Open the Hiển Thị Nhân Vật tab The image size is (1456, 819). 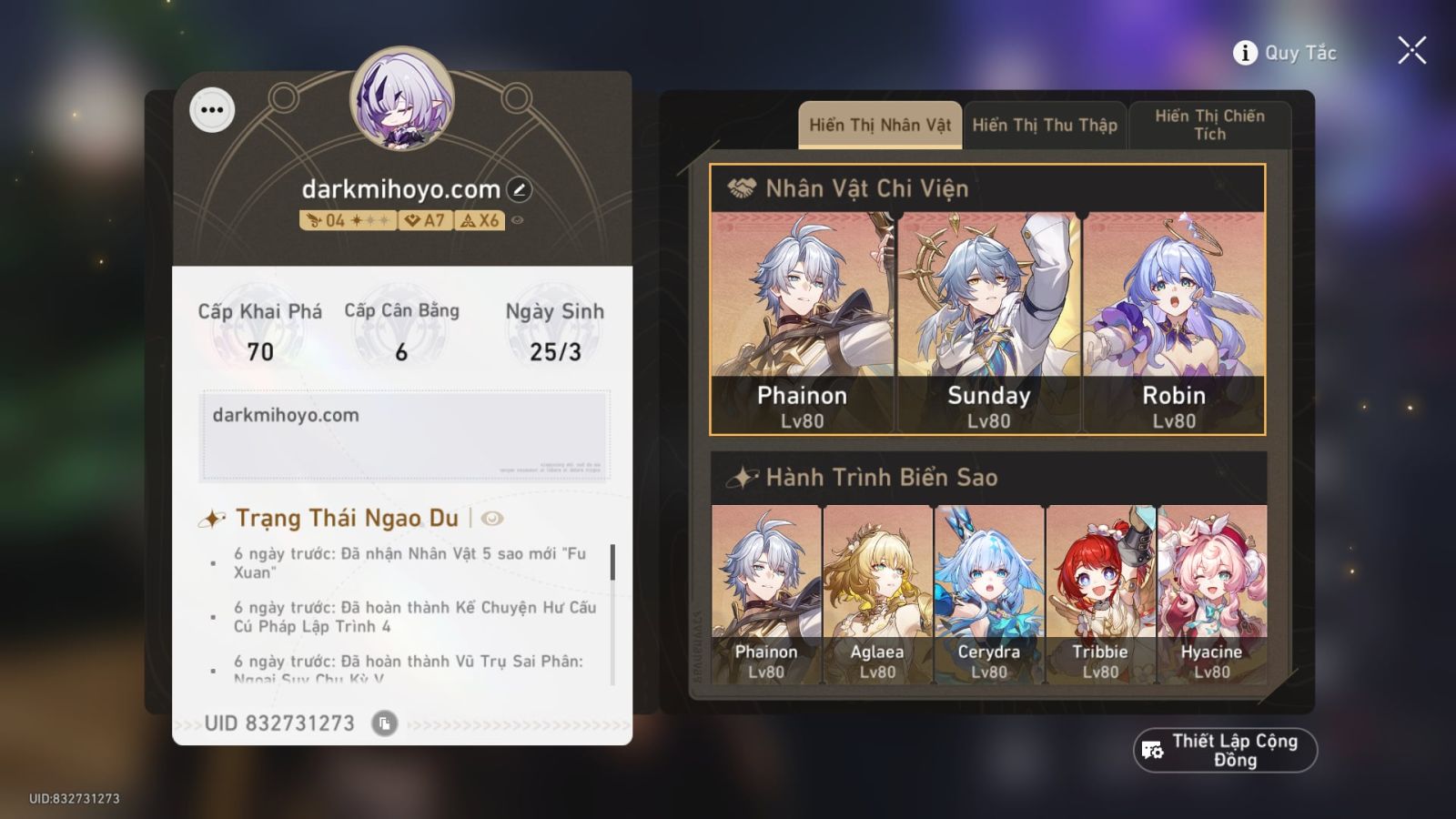click(x=879, y=126)
